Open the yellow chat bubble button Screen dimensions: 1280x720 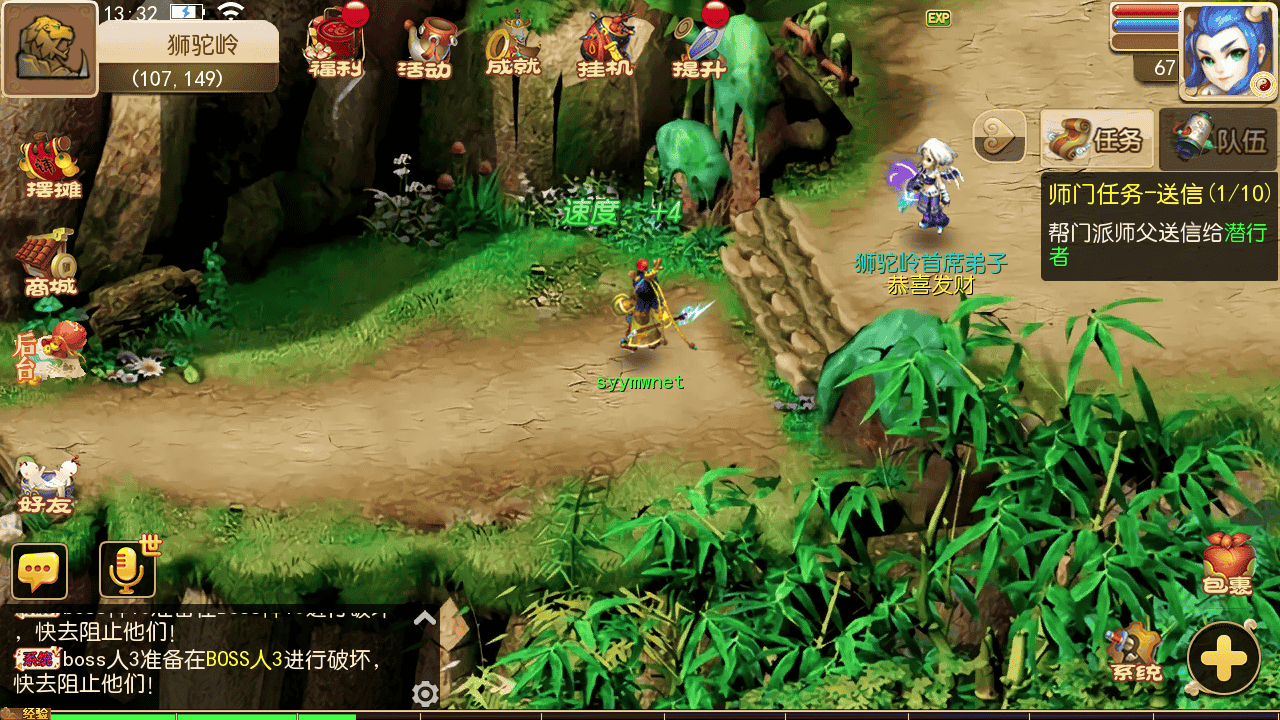click(40, 572)
